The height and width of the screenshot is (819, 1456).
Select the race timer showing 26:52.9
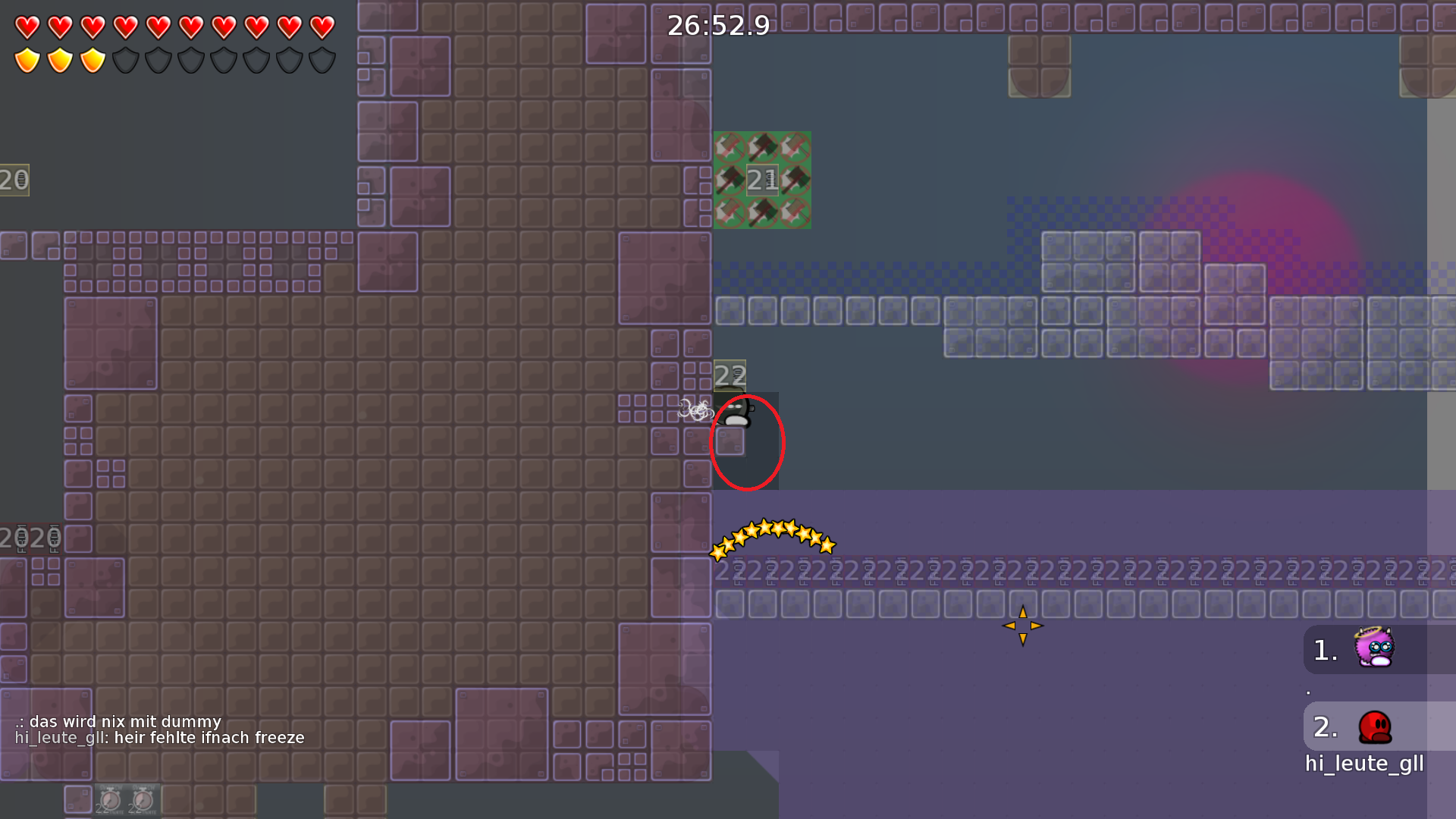tap(717, 25)
